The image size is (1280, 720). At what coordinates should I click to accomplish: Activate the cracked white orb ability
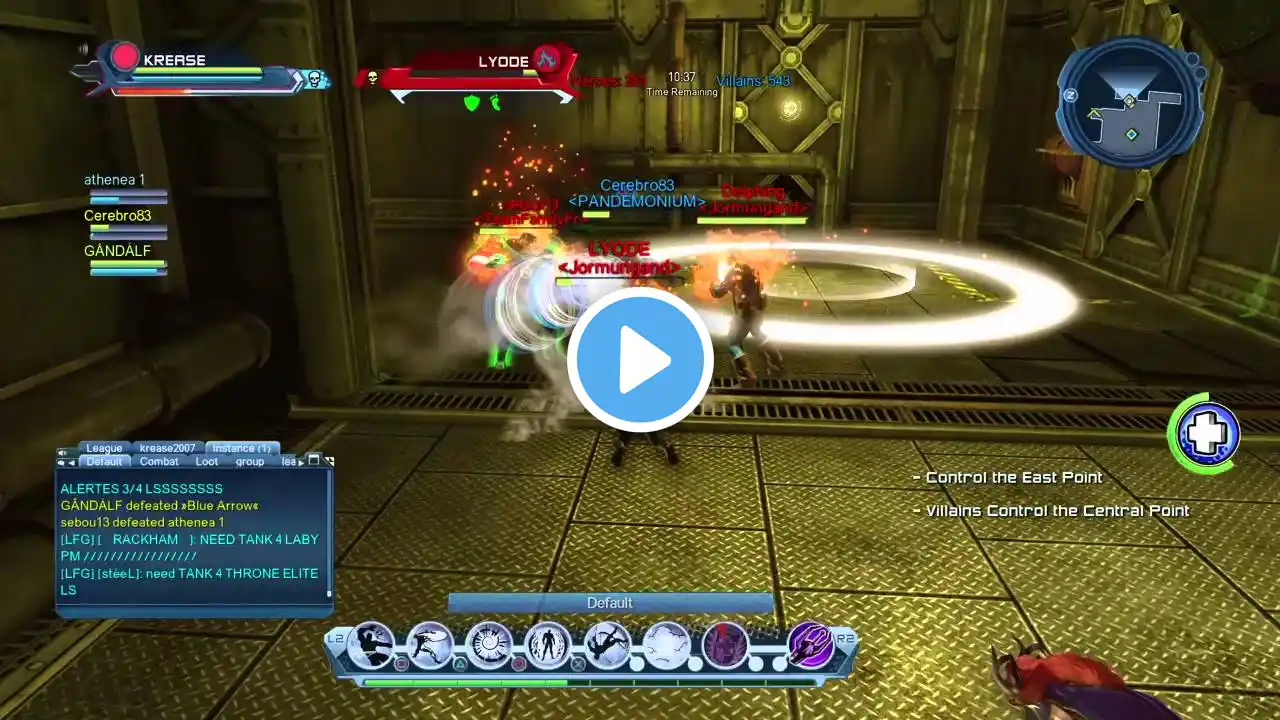point(666,645)
